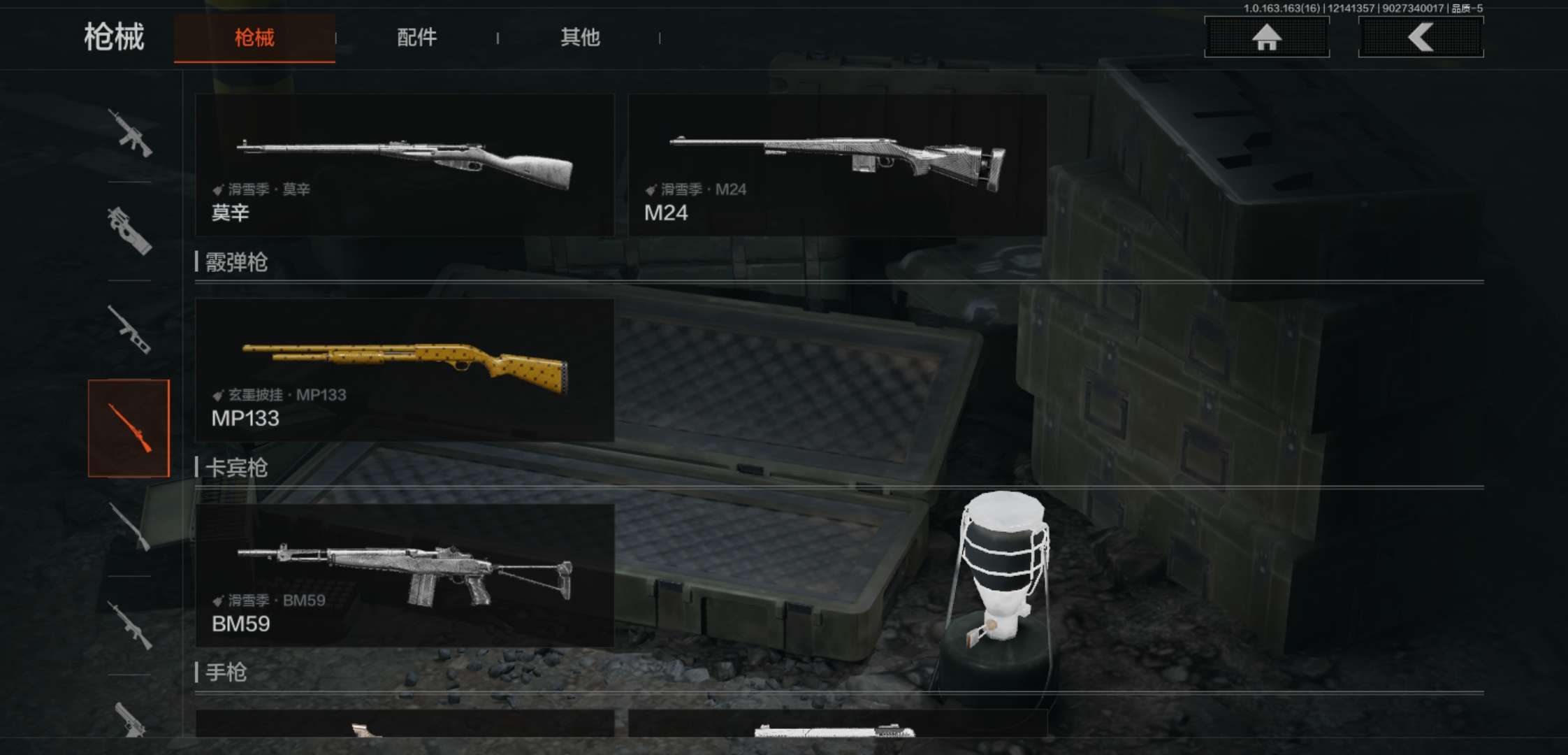Select the highlighted orange rifle category
Viewport: 1568px width, 755px height.
tap(129, 429)
